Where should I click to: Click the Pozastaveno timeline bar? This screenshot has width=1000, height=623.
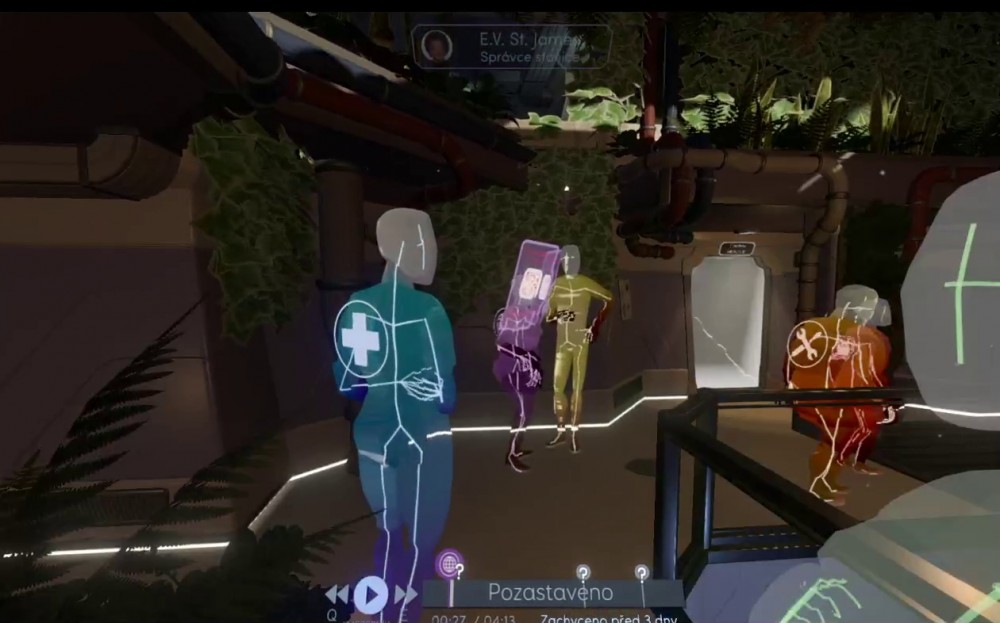[x=552, y=593]
